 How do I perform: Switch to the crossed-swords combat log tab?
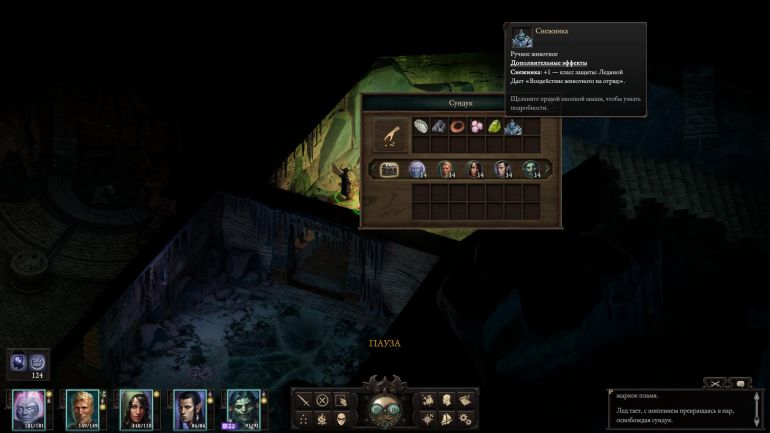[716, 383]
